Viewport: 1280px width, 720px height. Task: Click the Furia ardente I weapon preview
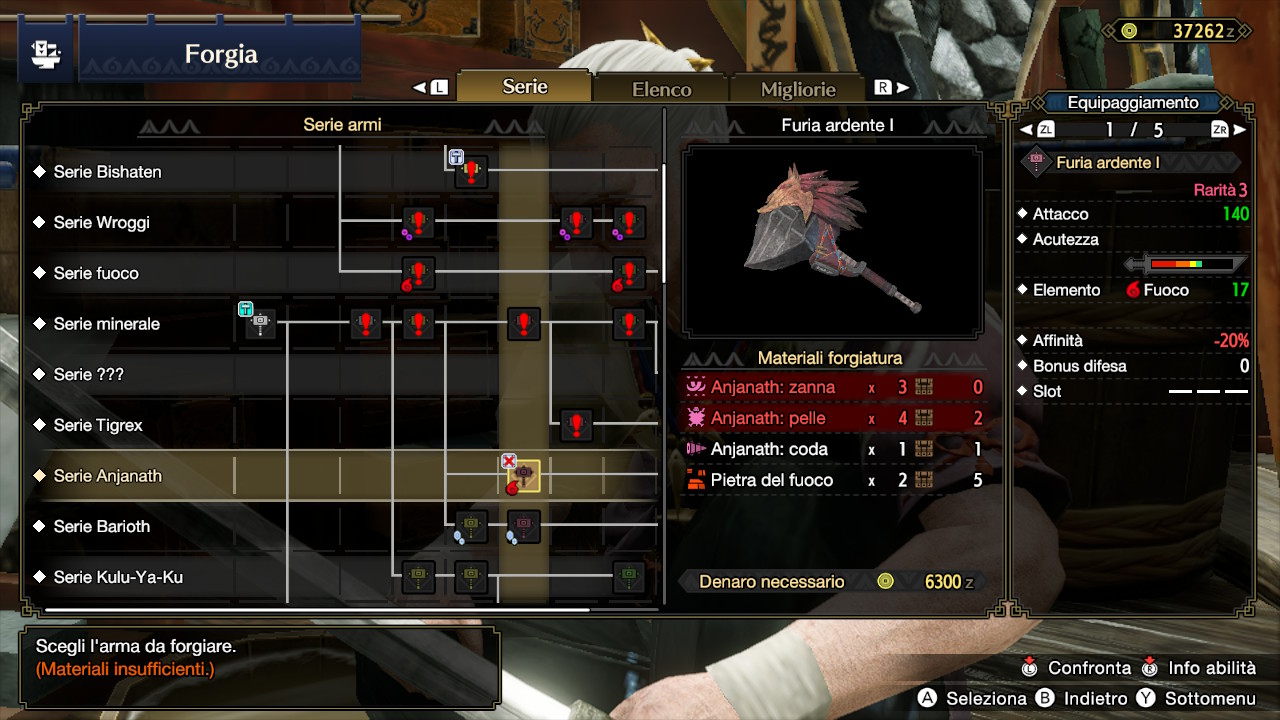tap(832, 241)
